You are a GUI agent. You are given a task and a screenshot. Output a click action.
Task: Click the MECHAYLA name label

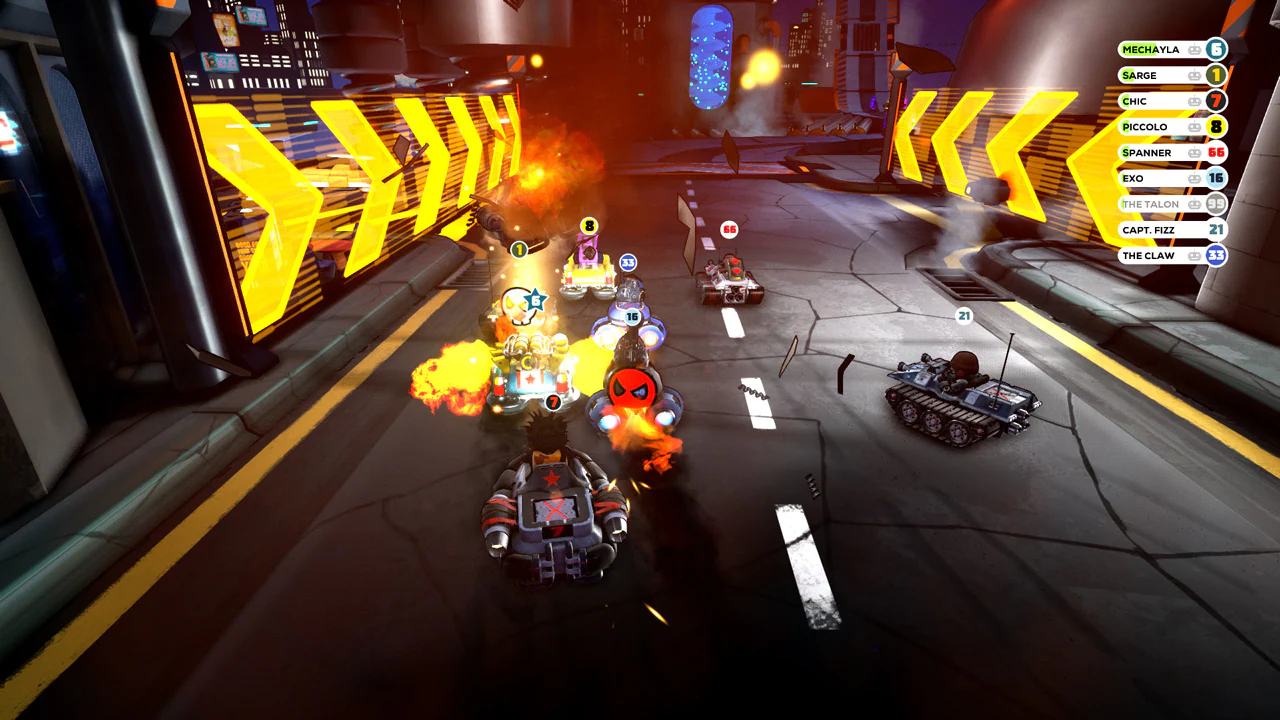1150,49
